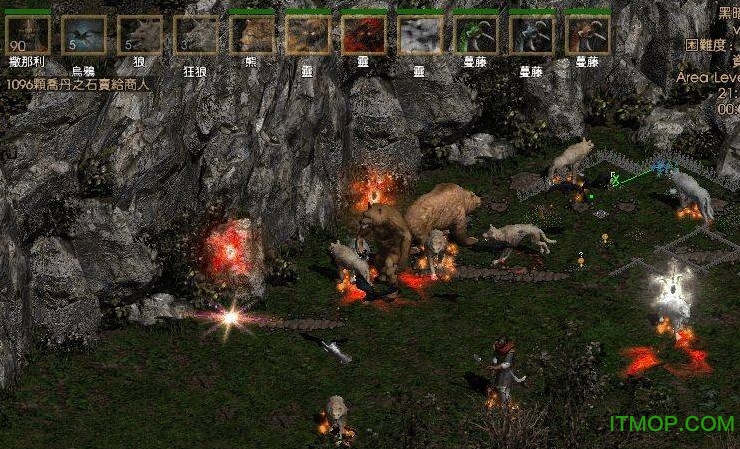Screen dimensions: 740x449
Task: Click the gray-blue vine (蔓藤) portrait
Action: tap(532, 35)
